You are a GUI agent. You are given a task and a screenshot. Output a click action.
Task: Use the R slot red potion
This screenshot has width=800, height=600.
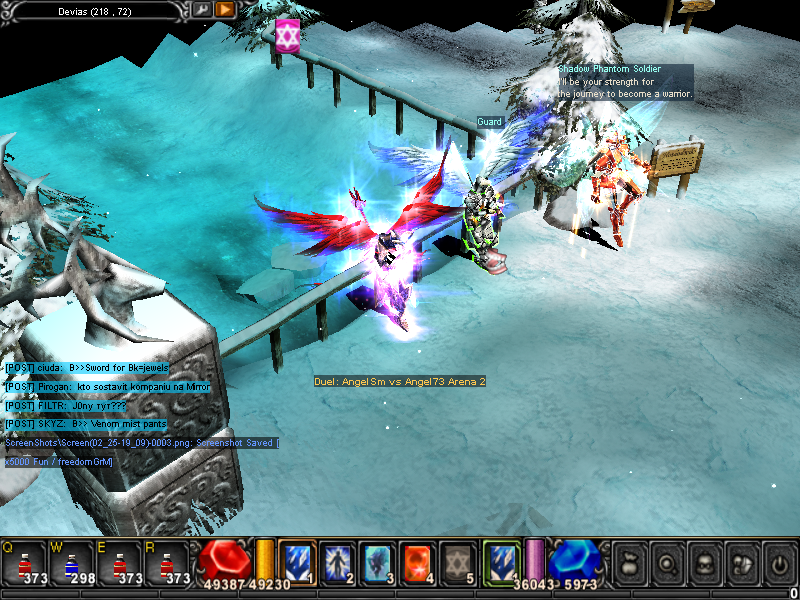pyautogui.click(x=168, y=560)
